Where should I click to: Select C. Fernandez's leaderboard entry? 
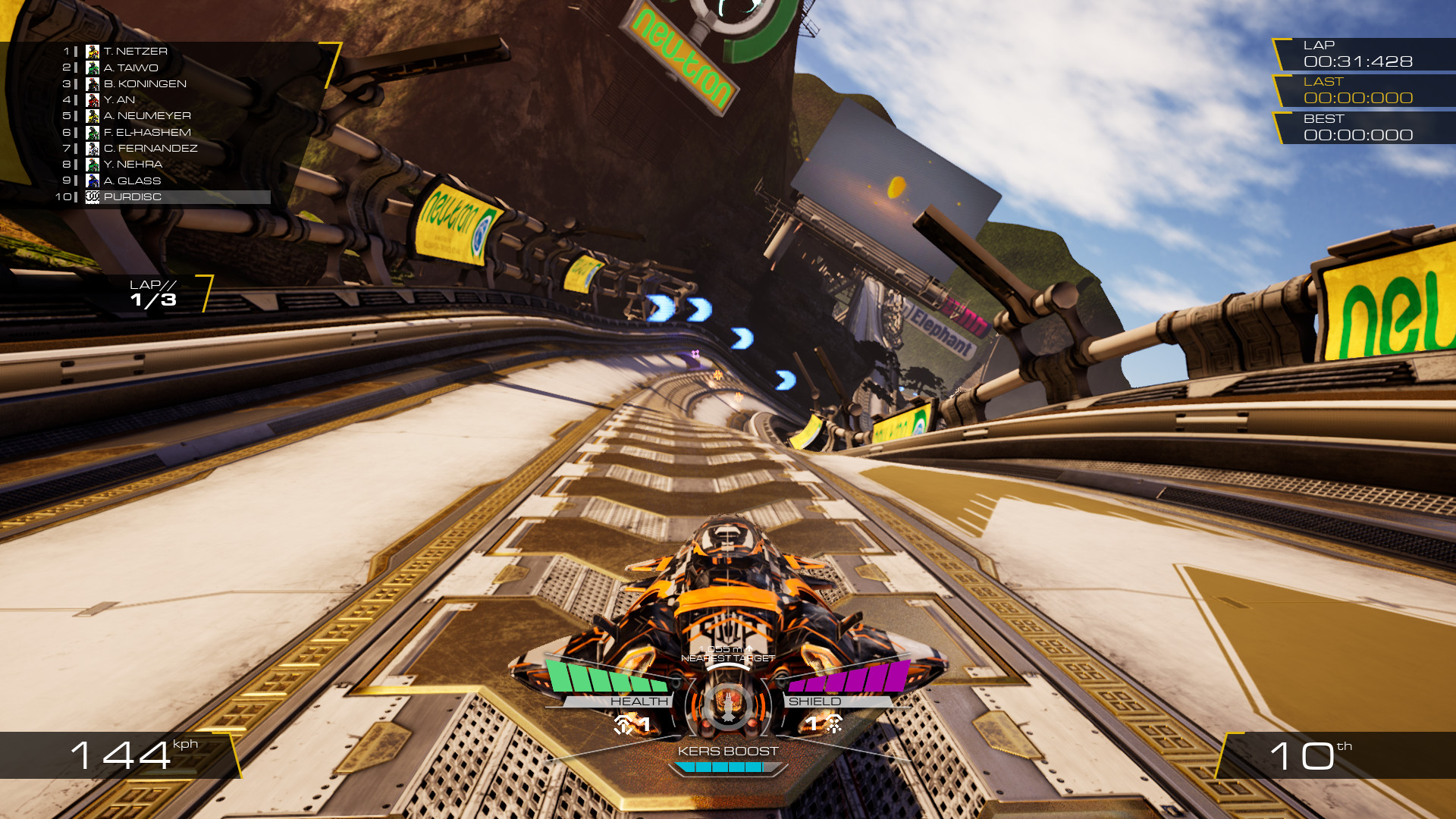tap(149, 148)
